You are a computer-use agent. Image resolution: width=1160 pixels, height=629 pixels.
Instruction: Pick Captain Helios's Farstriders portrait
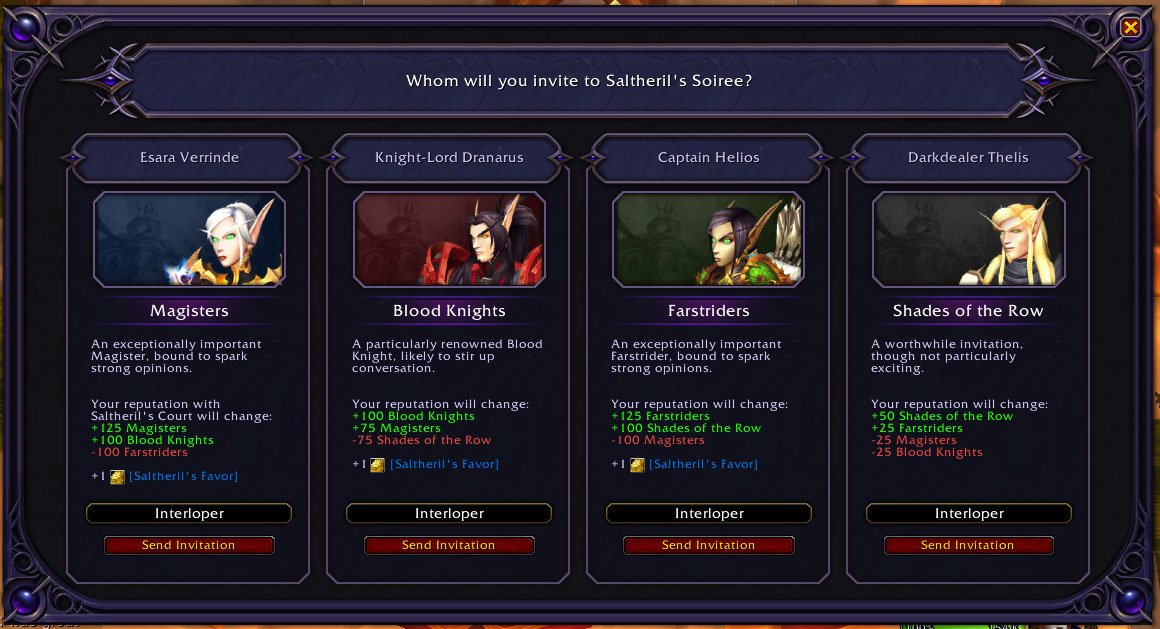coord(708,240)
